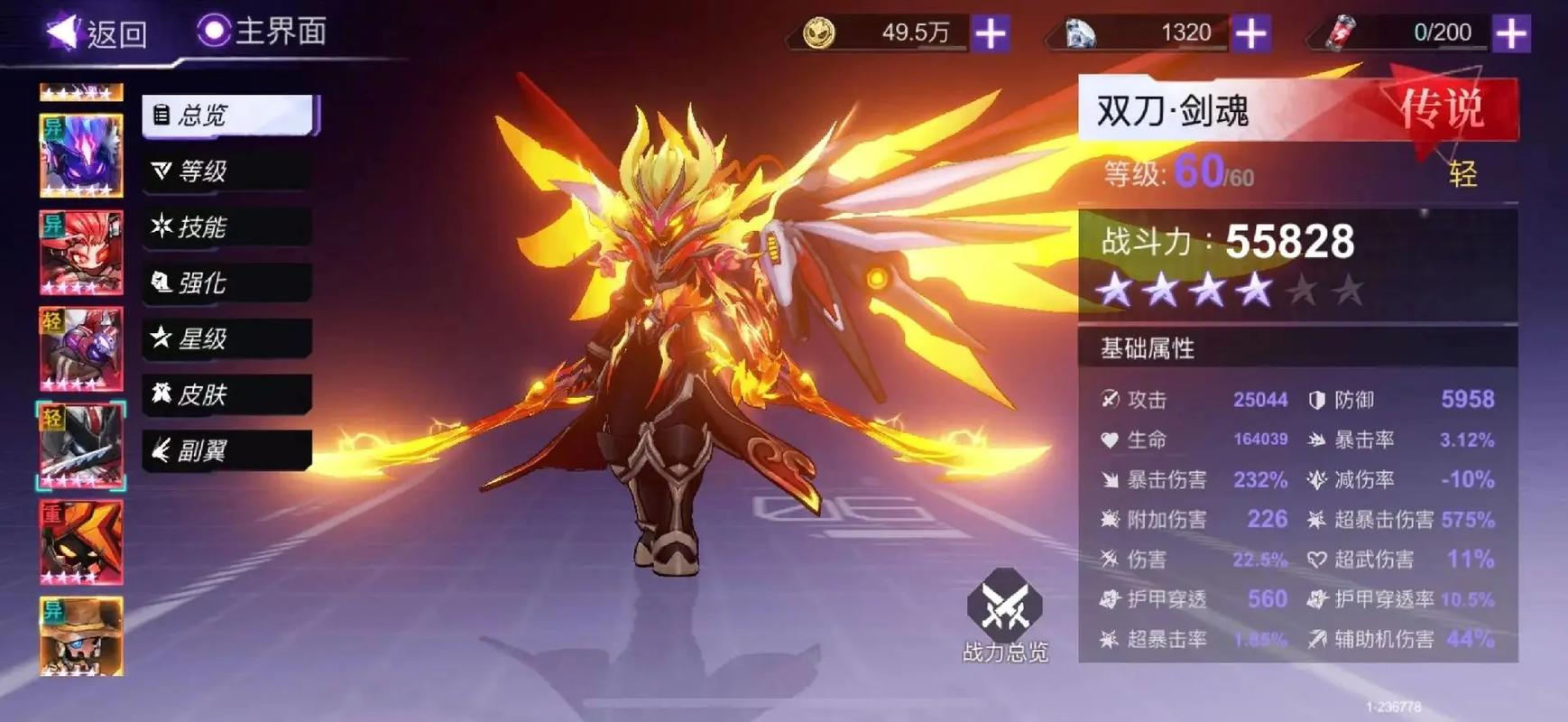Return to 主界面 main screen
Viewport: 1568px width, 722px height.
[x=263, y=32]
